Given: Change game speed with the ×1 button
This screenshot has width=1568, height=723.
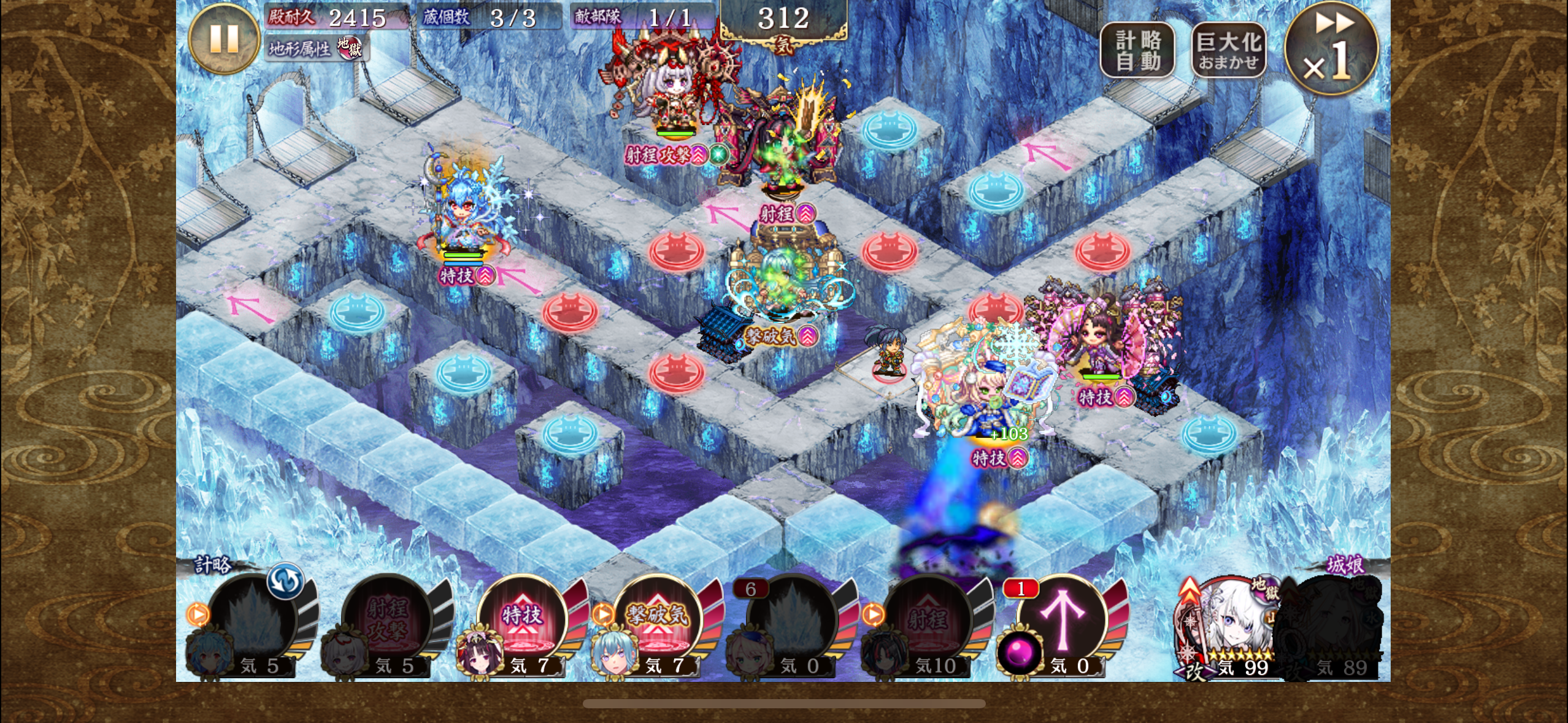Looking at the screenshot, I should coord(1330,49).
